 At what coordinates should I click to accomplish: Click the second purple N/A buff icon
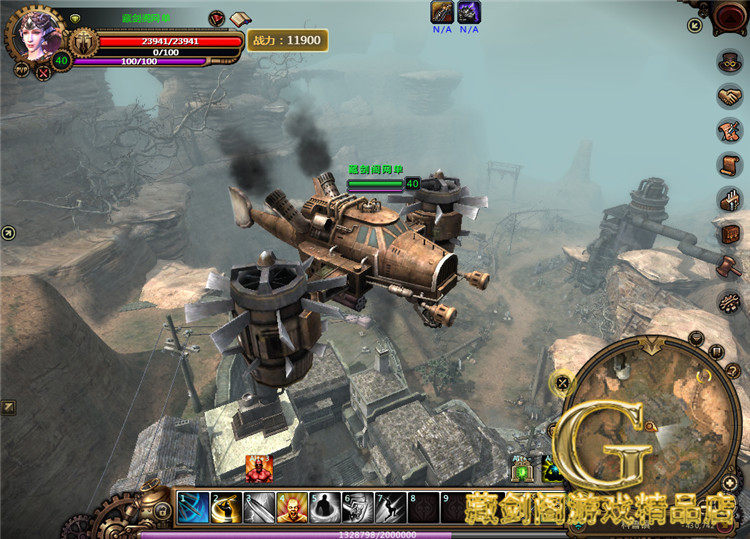pos(469,12)
